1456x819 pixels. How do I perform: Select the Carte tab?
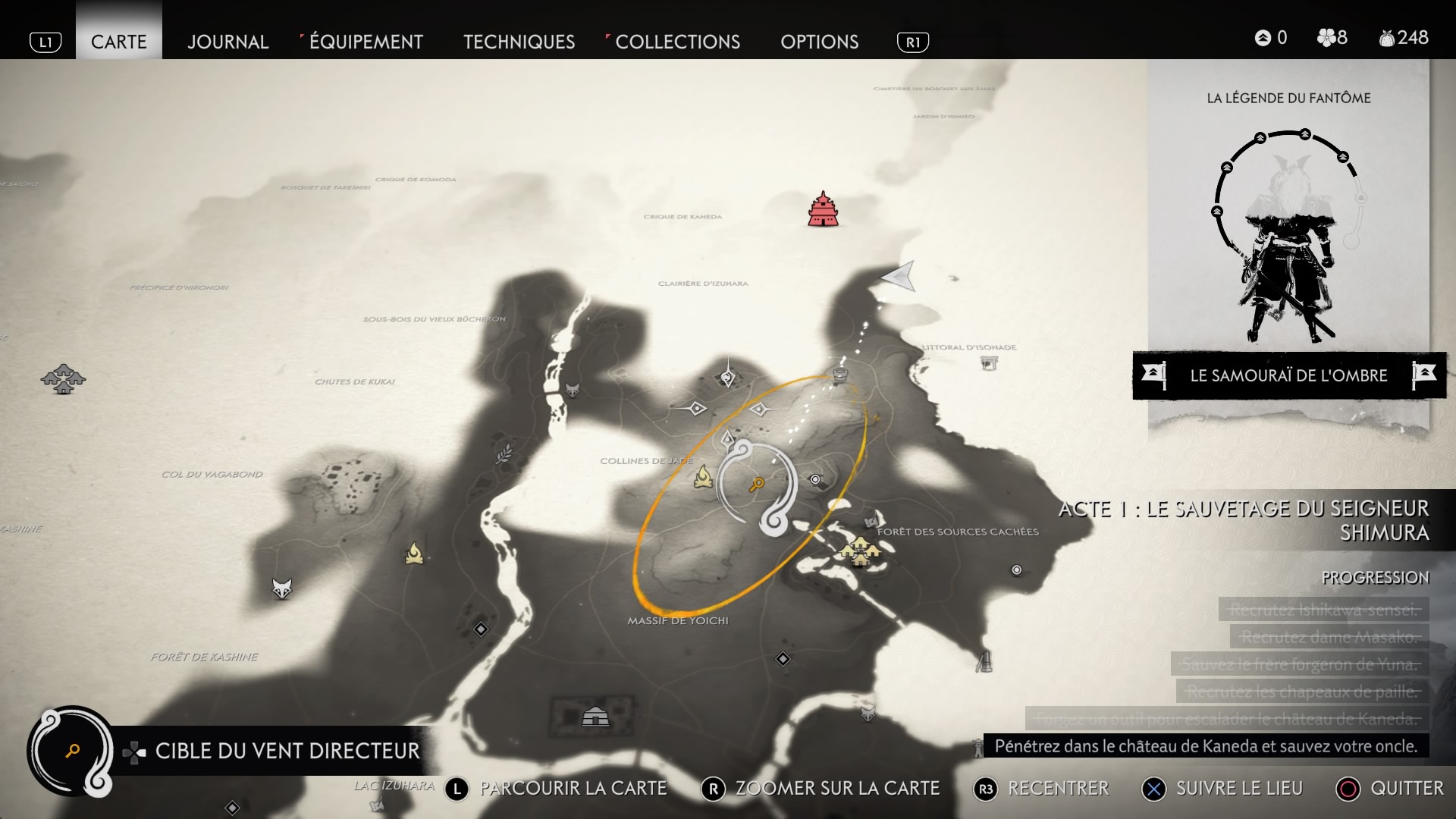(118, 42)
